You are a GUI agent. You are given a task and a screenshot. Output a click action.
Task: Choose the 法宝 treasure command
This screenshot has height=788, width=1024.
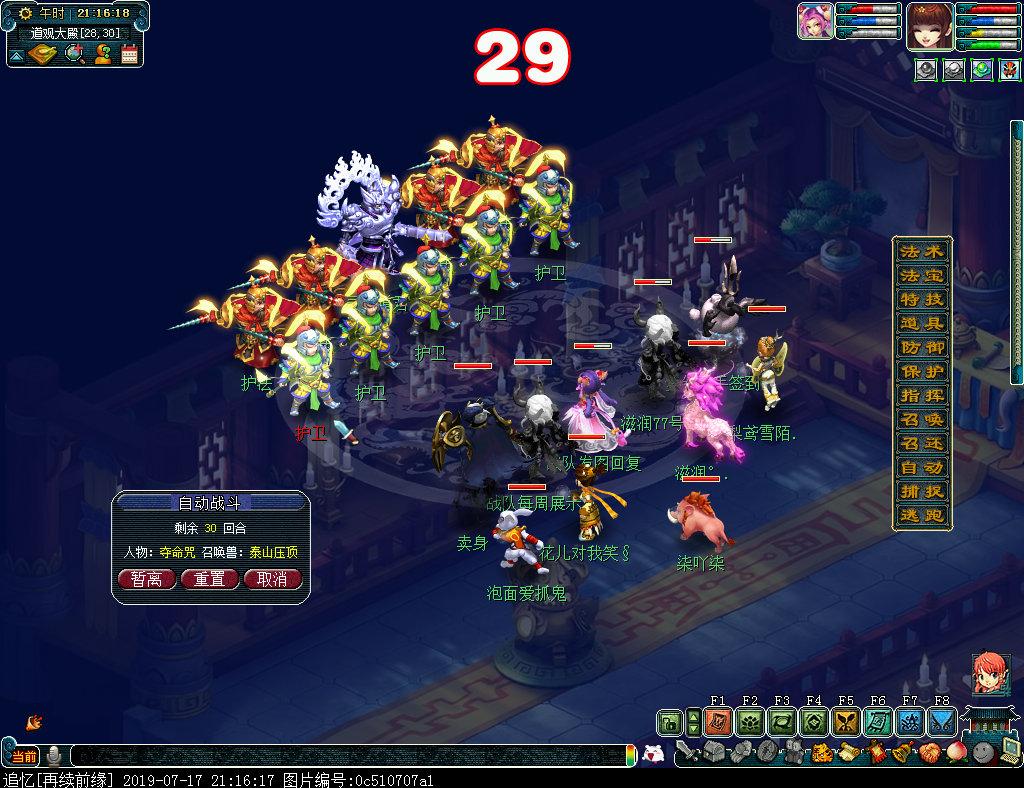pyautogui.click(x=921, y=275)
